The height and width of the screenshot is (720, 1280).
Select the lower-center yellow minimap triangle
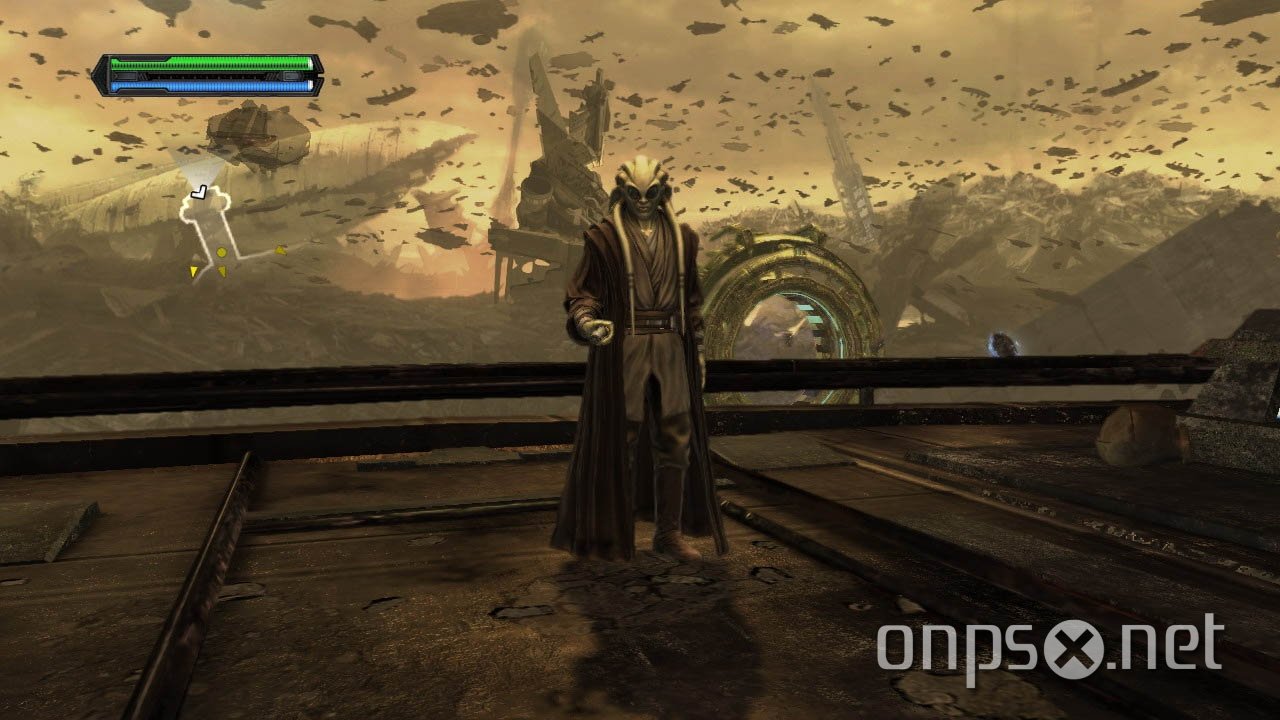[223, 269]
